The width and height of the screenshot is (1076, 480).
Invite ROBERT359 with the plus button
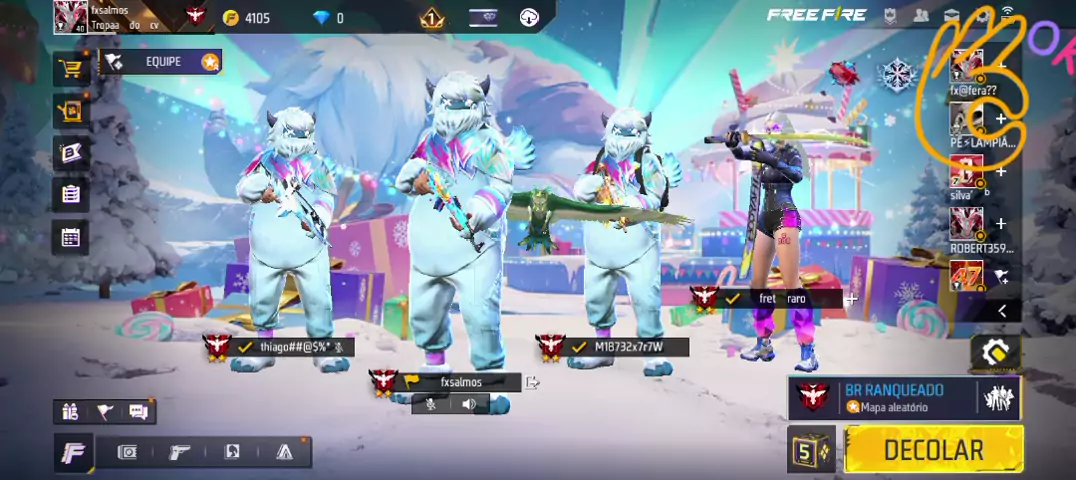(1000, 224)
